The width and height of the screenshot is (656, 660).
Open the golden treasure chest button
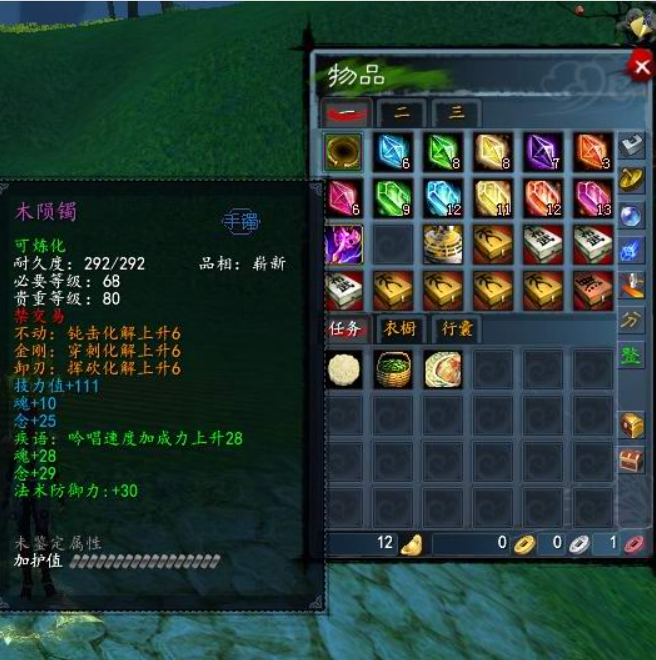point(631,424)
